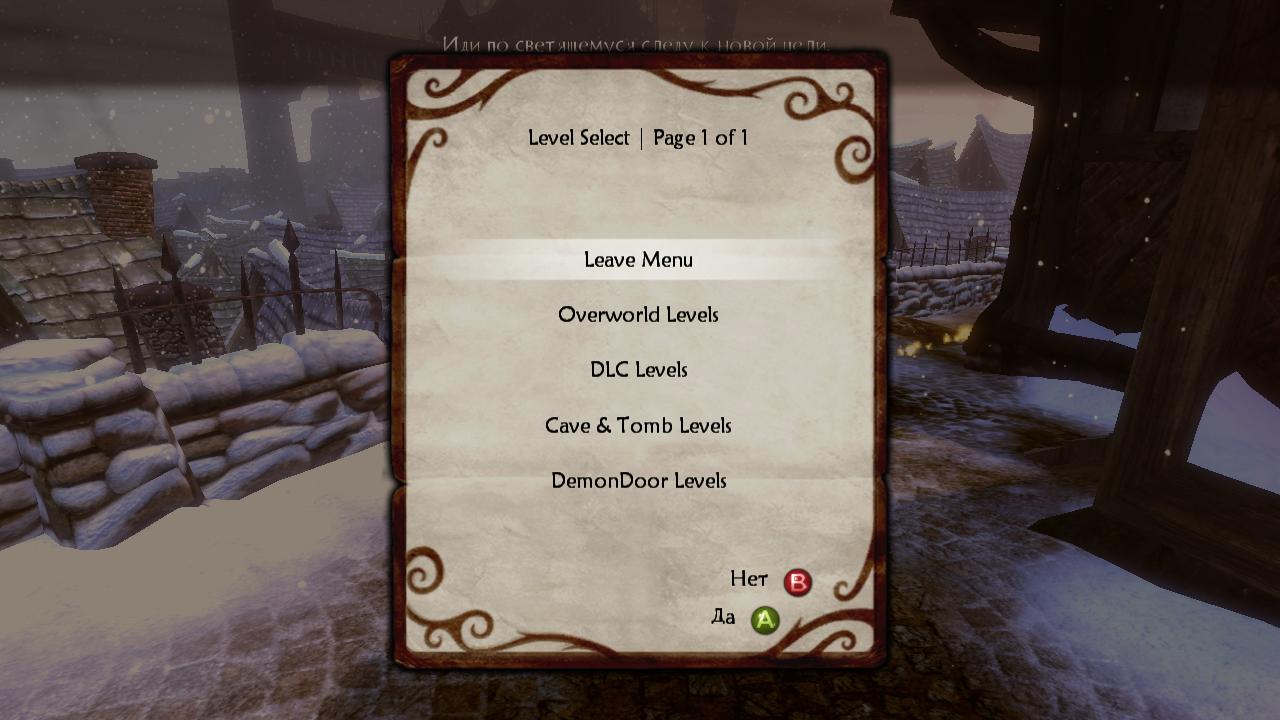Screen dimensions: 1280x720
Task: Choose the DLC Levels option
Action: [638, 370]
